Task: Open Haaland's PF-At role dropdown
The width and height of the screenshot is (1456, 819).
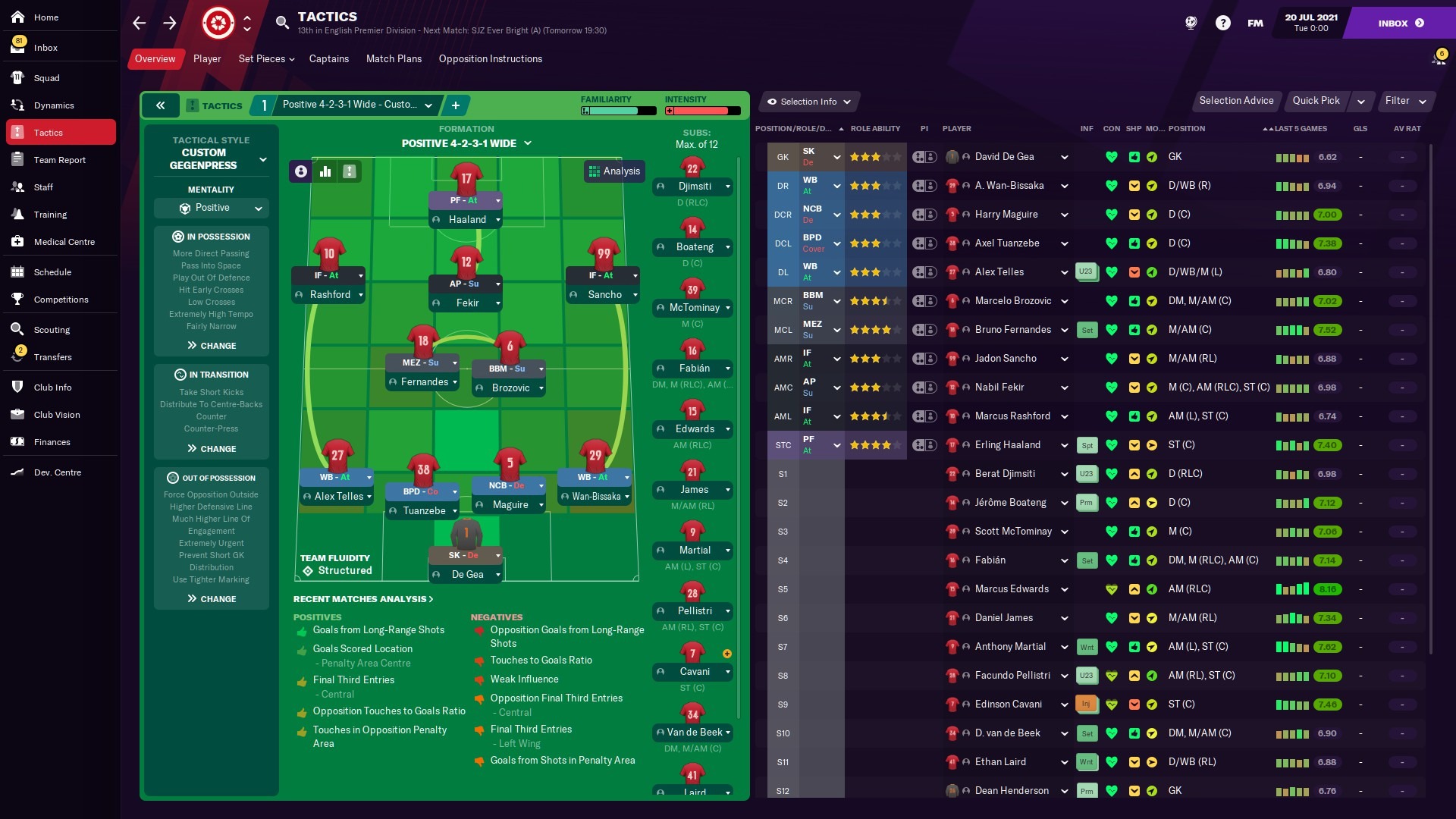Action: click(466, 201)
